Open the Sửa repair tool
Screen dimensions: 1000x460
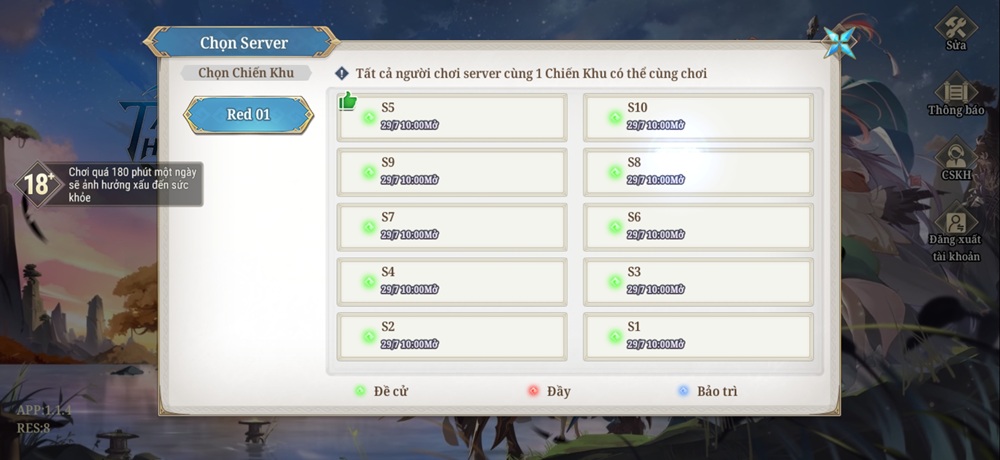point(956,30)
